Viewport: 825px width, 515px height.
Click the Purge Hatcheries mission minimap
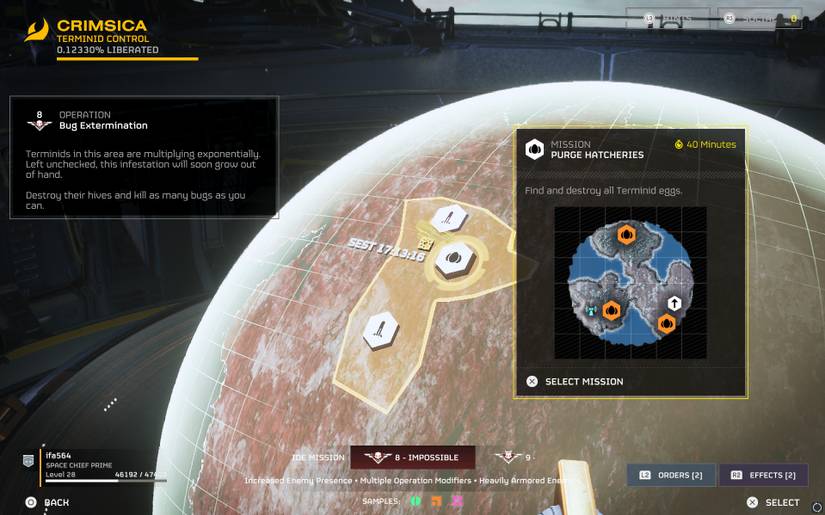pyautogui.click(x=630, y=283)
